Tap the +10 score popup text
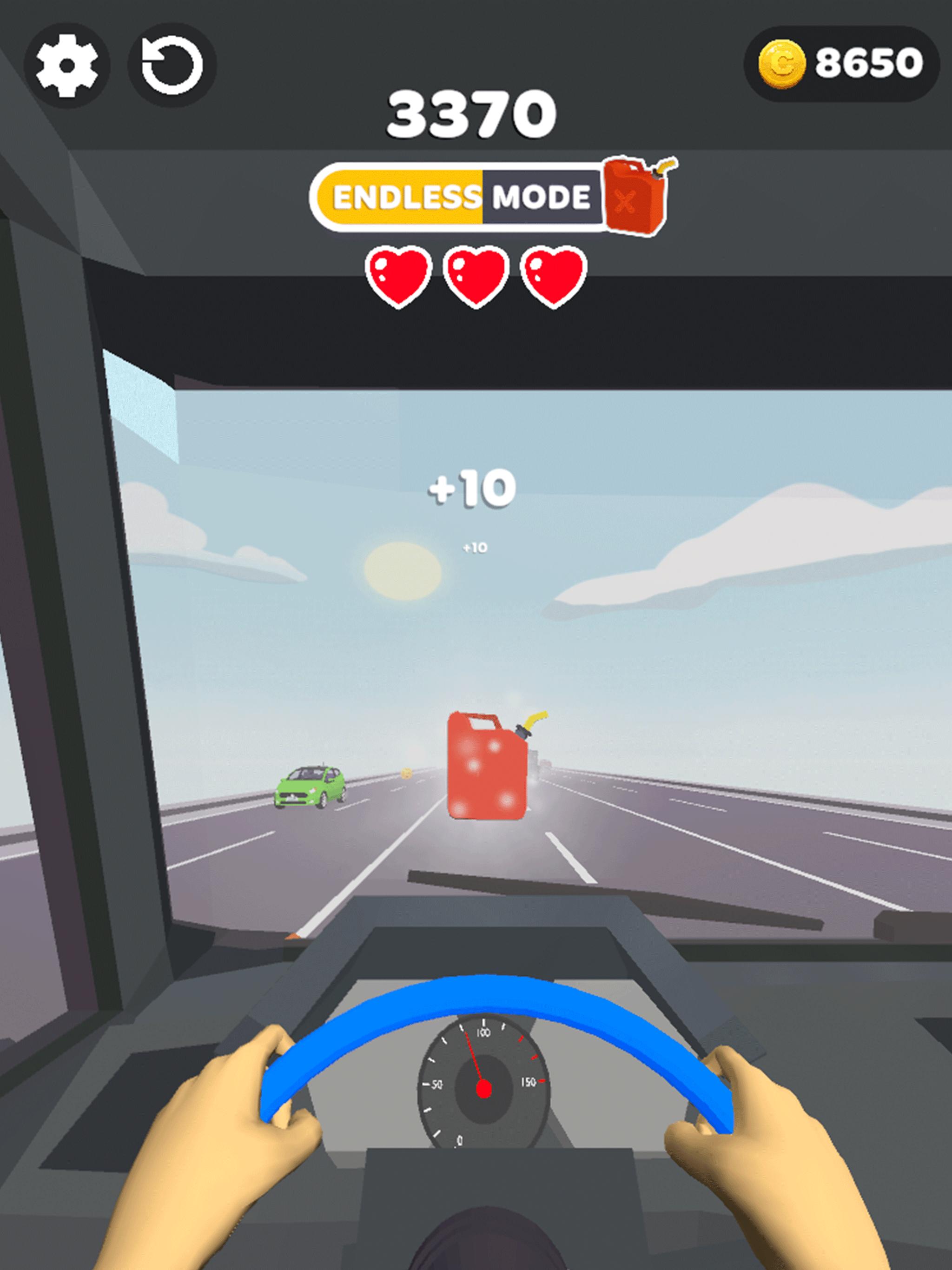 (x=471, y=488)
